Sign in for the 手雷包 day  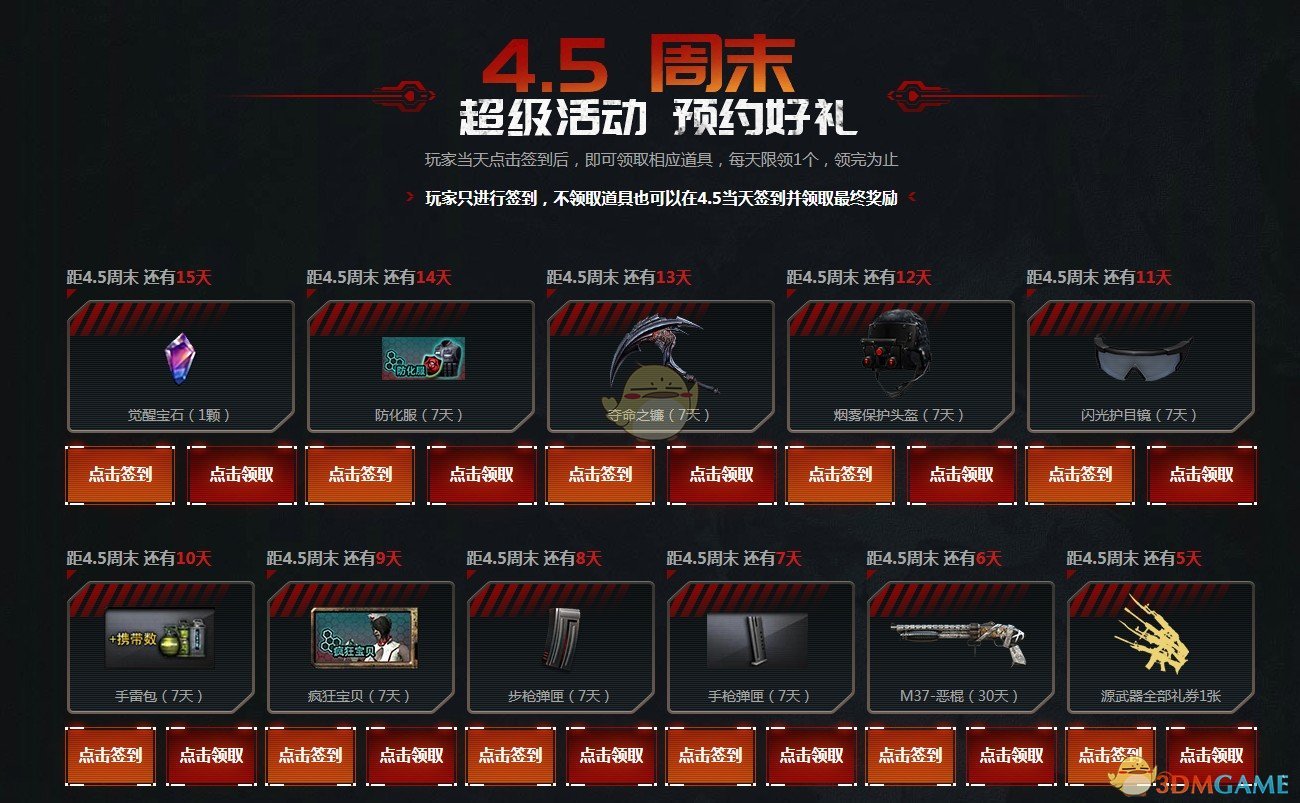coord(108,756)
